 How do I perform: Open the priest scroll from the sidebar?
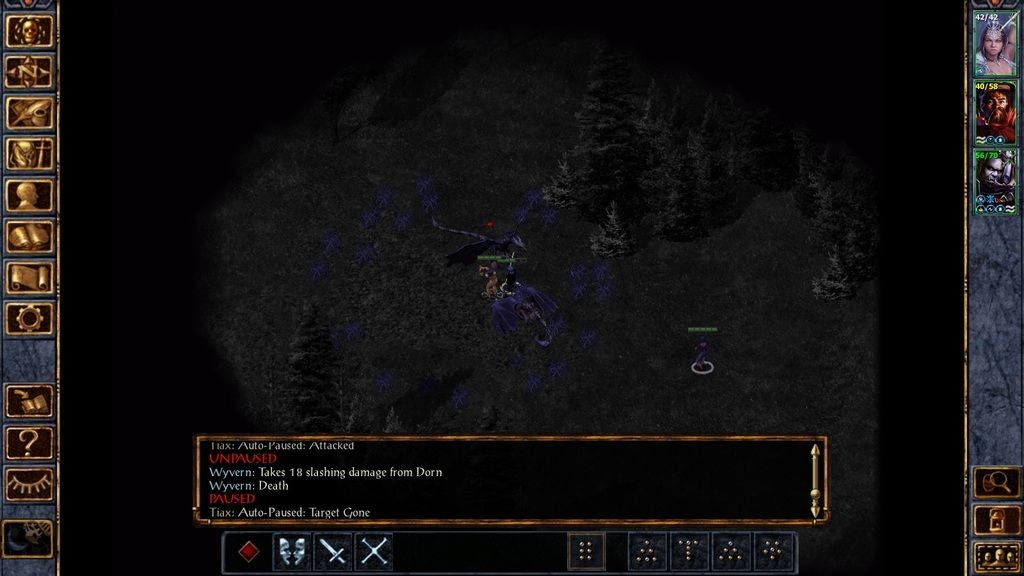(29, 277)
